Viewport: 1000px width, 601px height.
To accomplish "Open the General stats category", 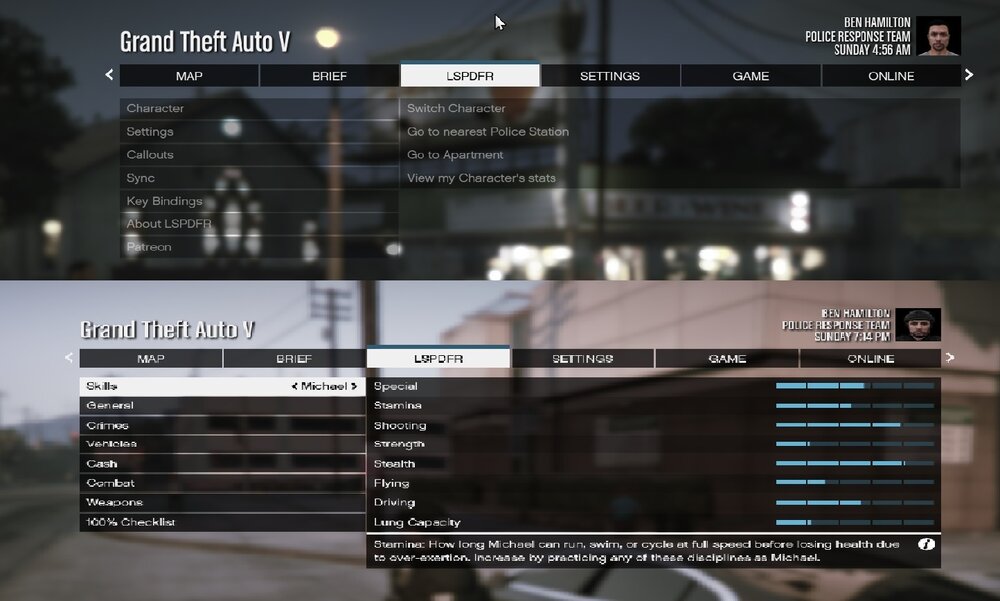I will [x=110, y=405].
